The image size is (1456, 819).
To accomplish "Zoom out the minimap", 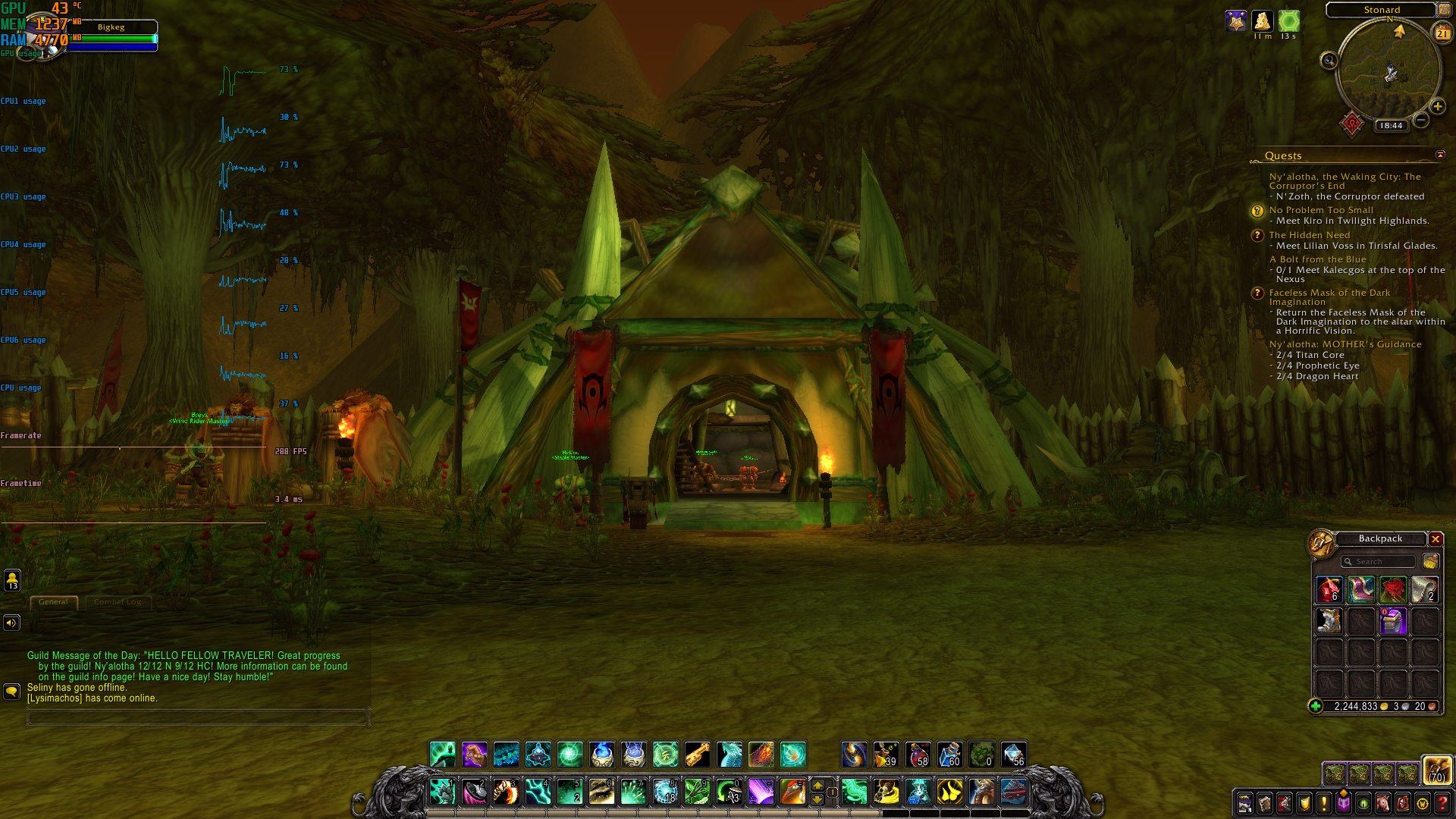I will pos(1422,120).
